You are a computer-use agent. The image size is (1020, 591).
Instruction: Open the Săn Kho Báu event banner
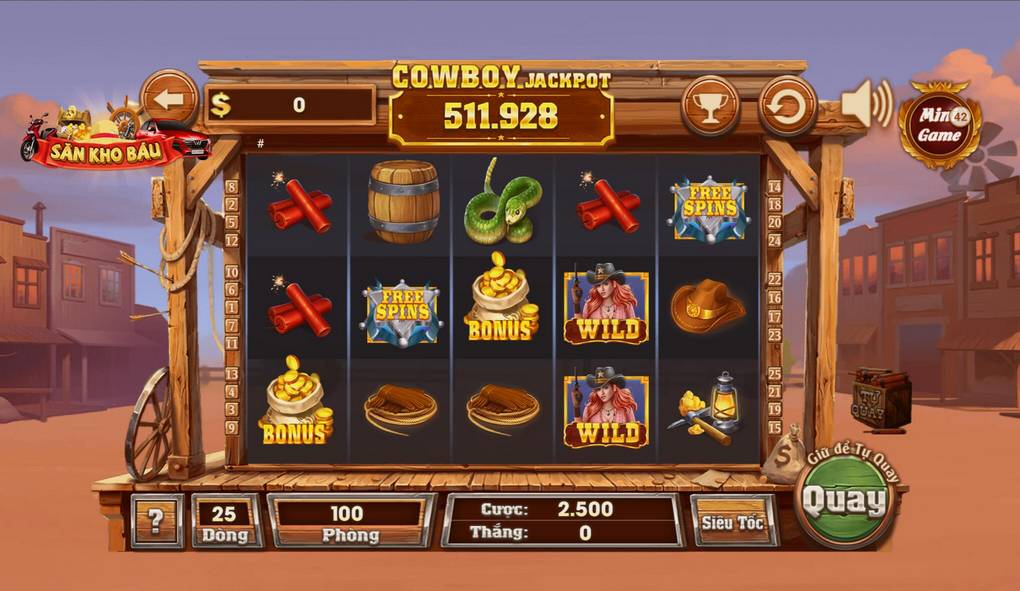pos(115,138)
